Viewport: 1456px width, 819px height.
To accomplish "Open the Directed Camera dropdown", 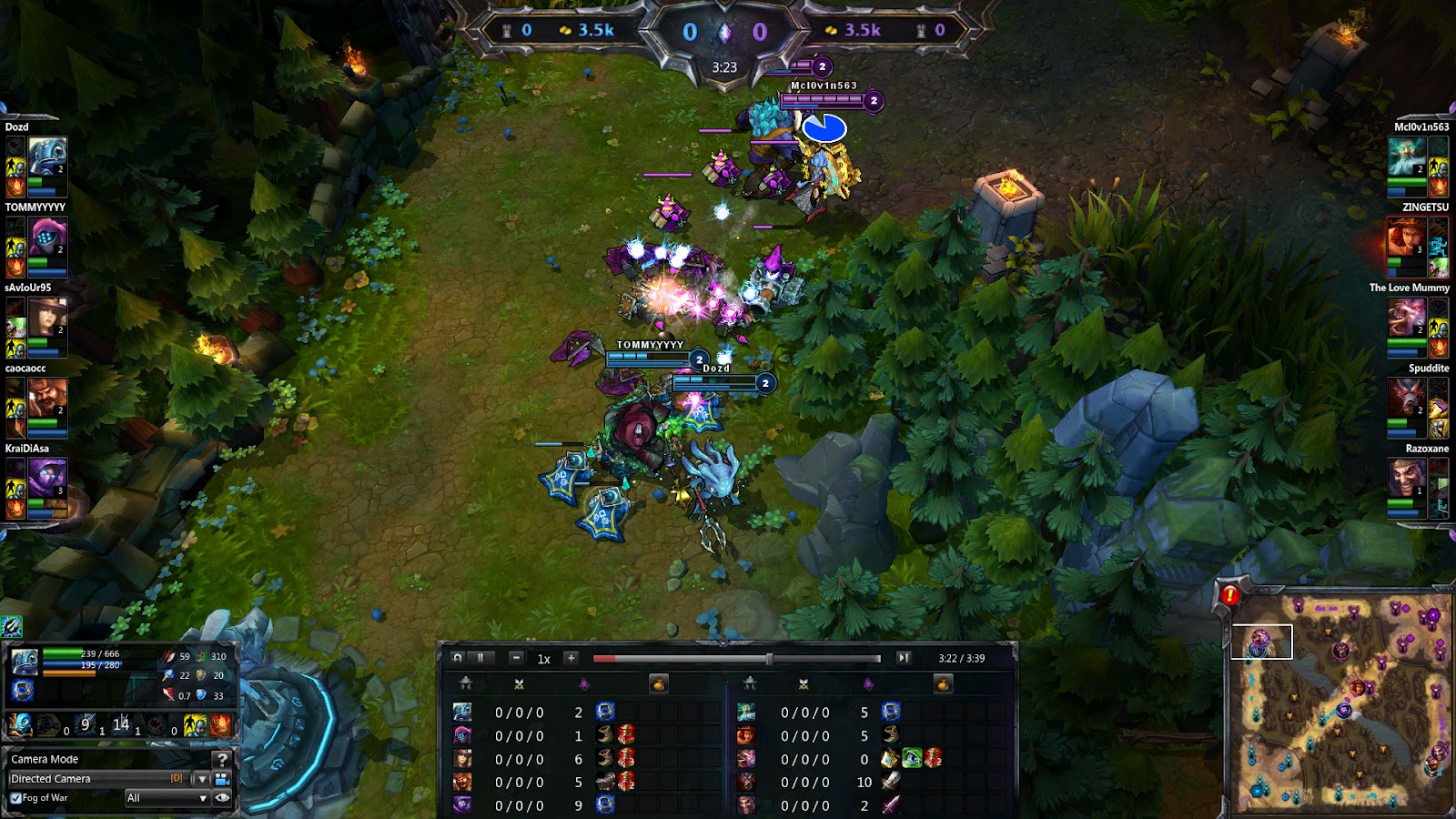I will pos(202,781).
